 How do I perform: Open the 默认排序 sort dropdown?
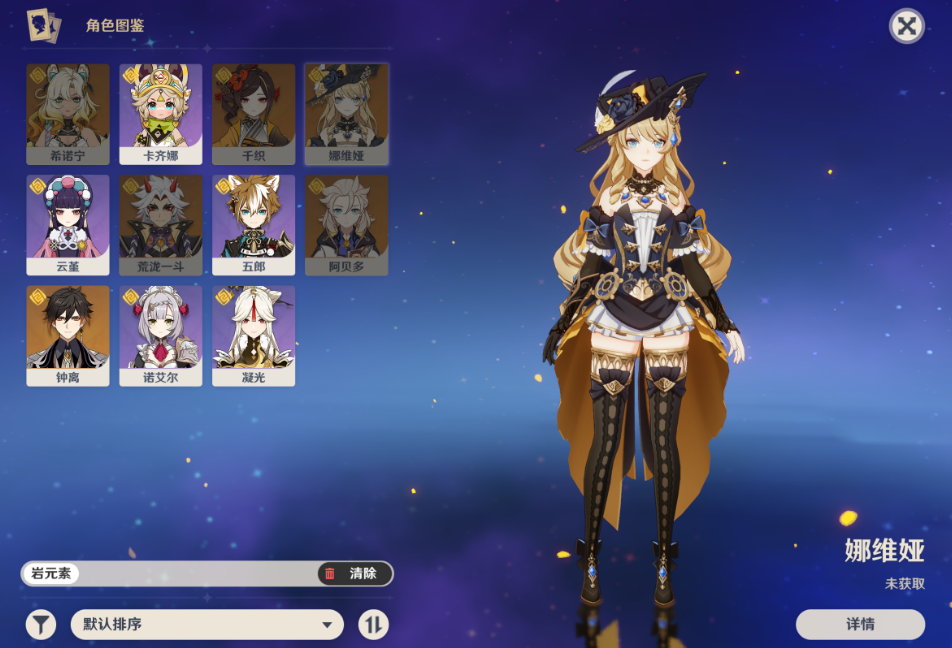click(207, 625)
